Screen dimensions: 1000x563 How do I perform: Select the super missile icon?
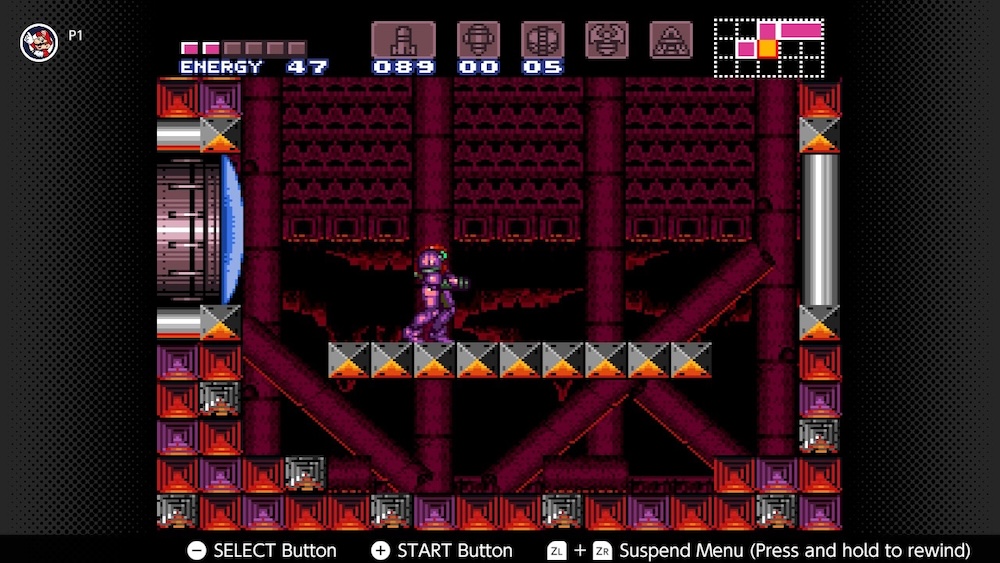click(478, 40)
